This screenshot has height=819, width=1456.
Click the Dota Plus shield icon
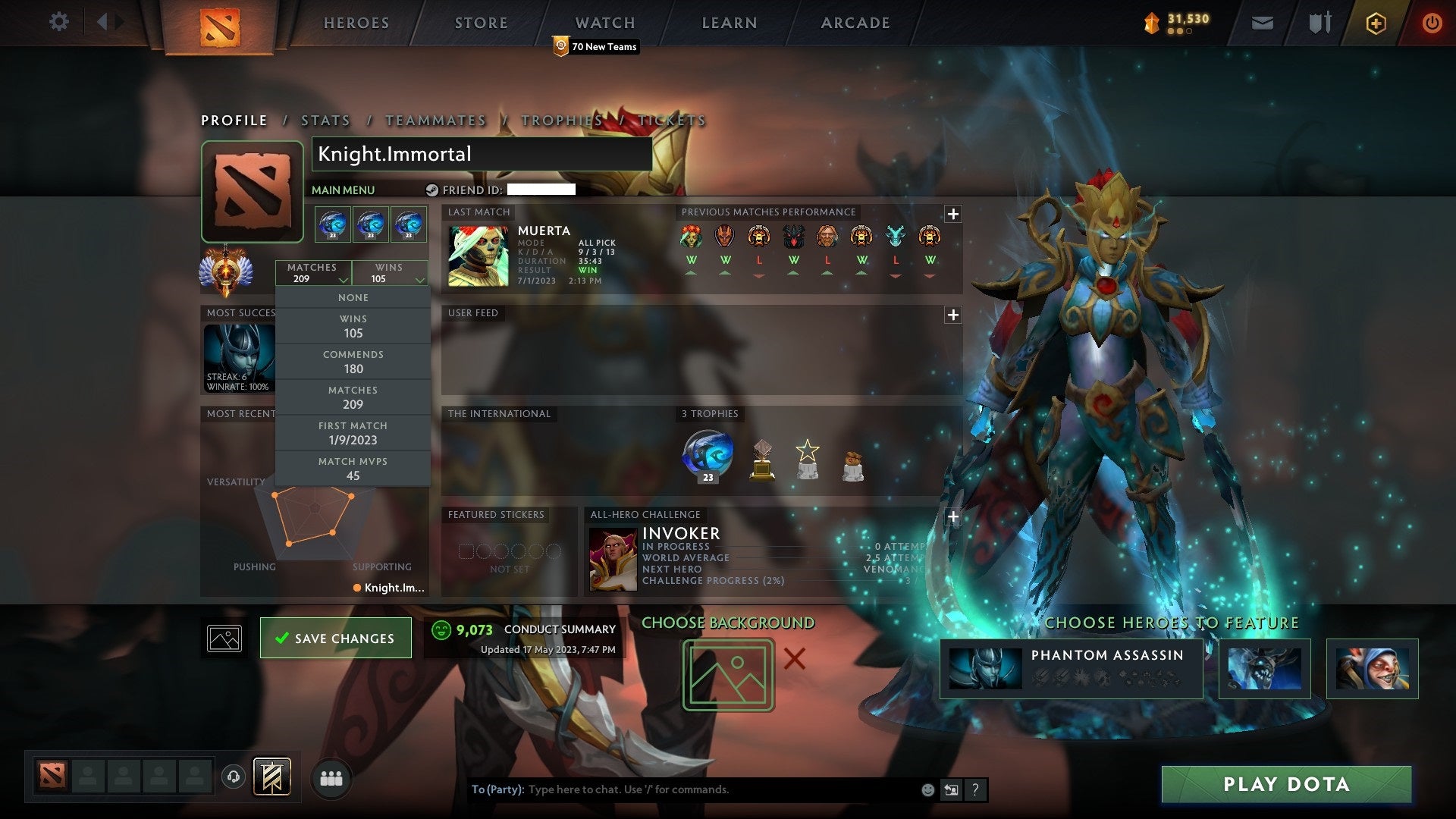pos(1376,24)
